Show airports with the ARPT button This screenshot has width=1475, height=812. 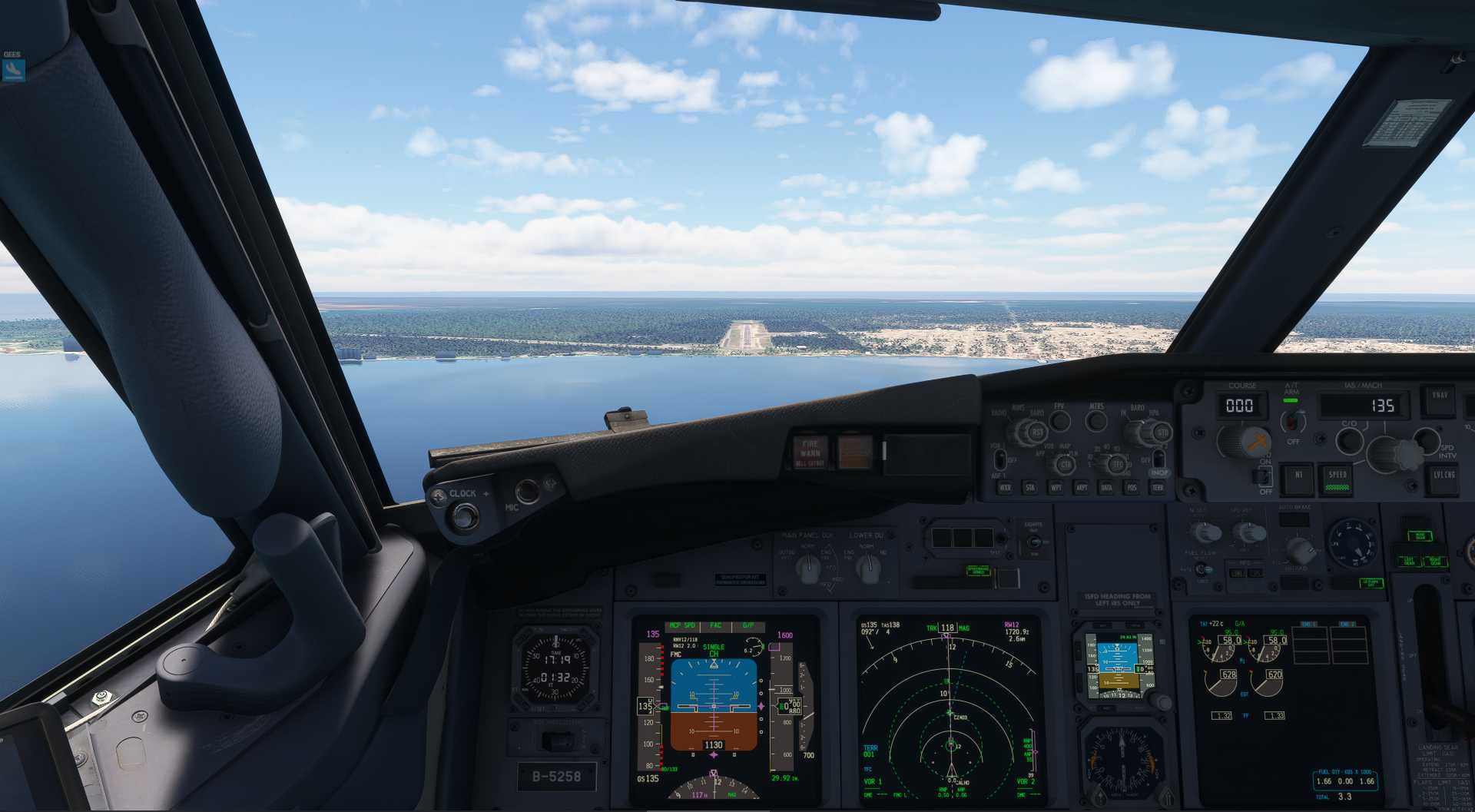point(1082,487)
